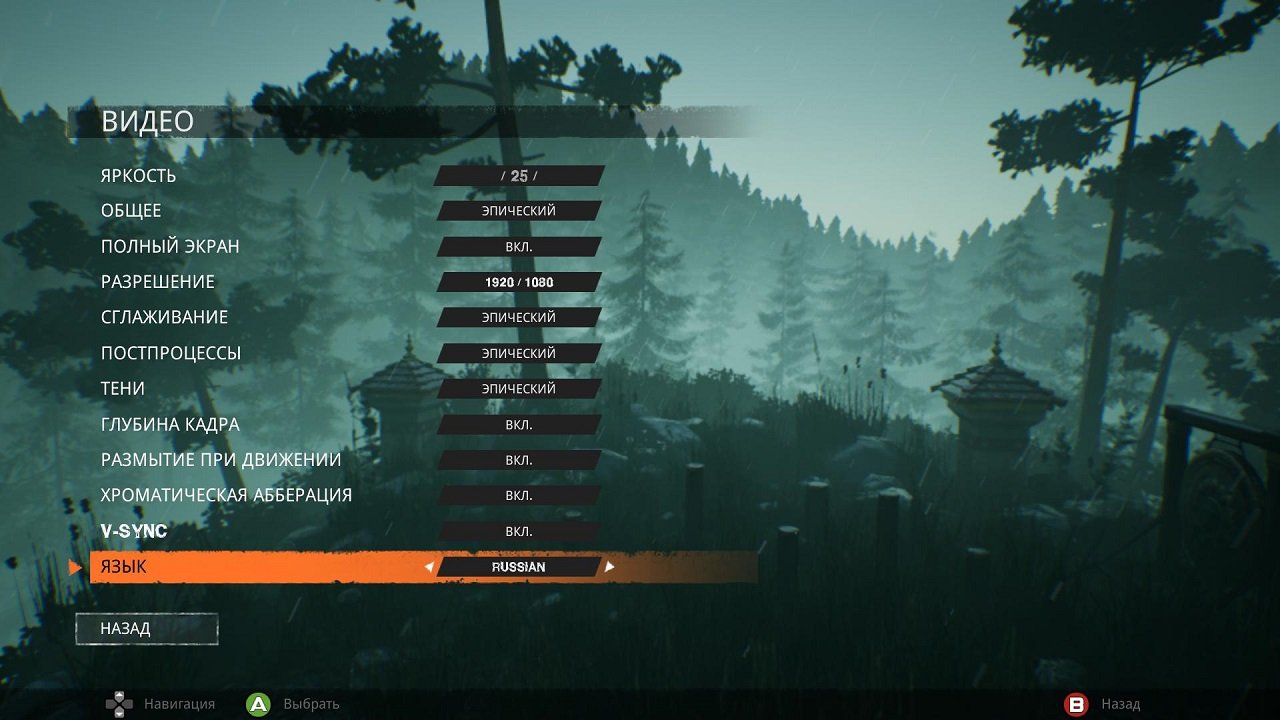The height and width of the screenshot is (720, 1280).
Task: Change СГЛАЖИВАНИЕ quality value
Action: [x=517, y=317]
